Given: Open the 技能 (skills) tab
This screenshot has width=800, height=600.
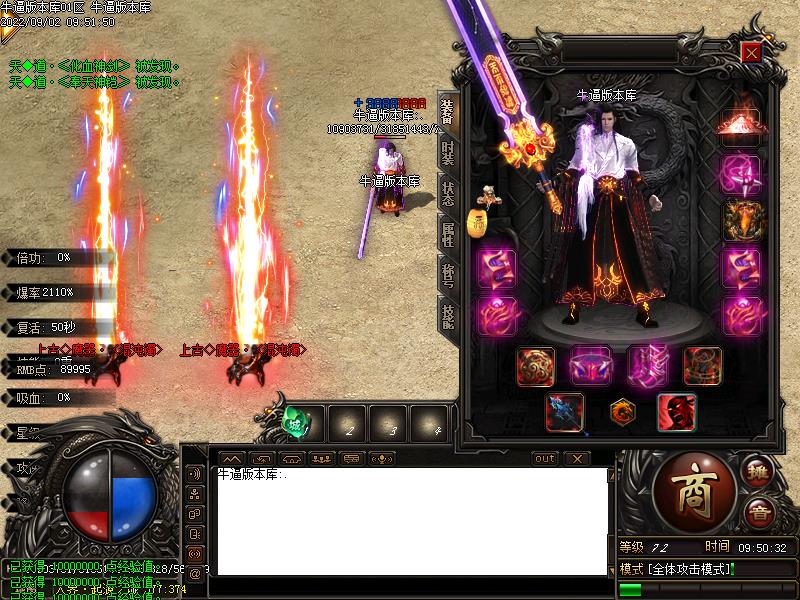Looking at the screenshot, I should point(447,315).
